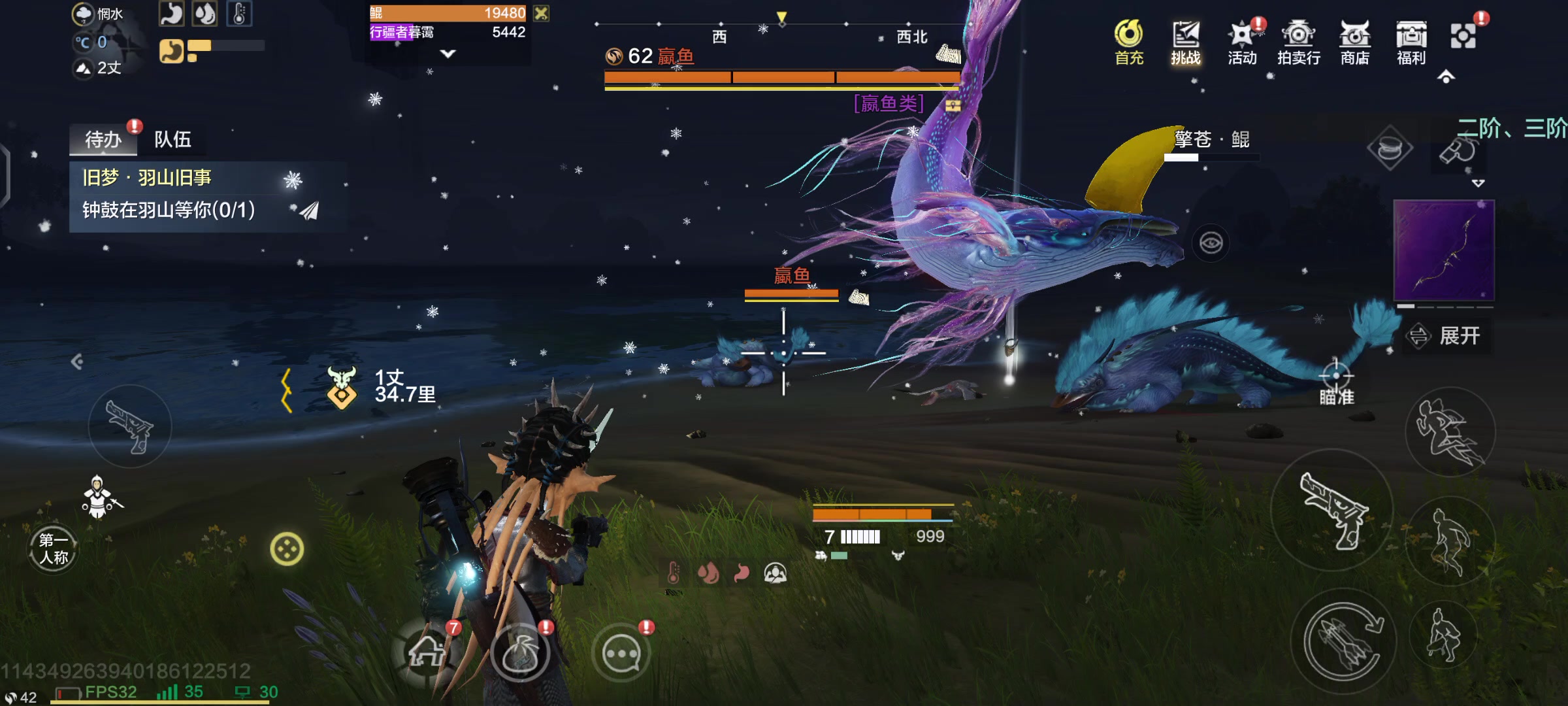Switch to the 队伍 team tab
Image resolution: width=1568 pixels, height=706 pixels.
(172, 139)
